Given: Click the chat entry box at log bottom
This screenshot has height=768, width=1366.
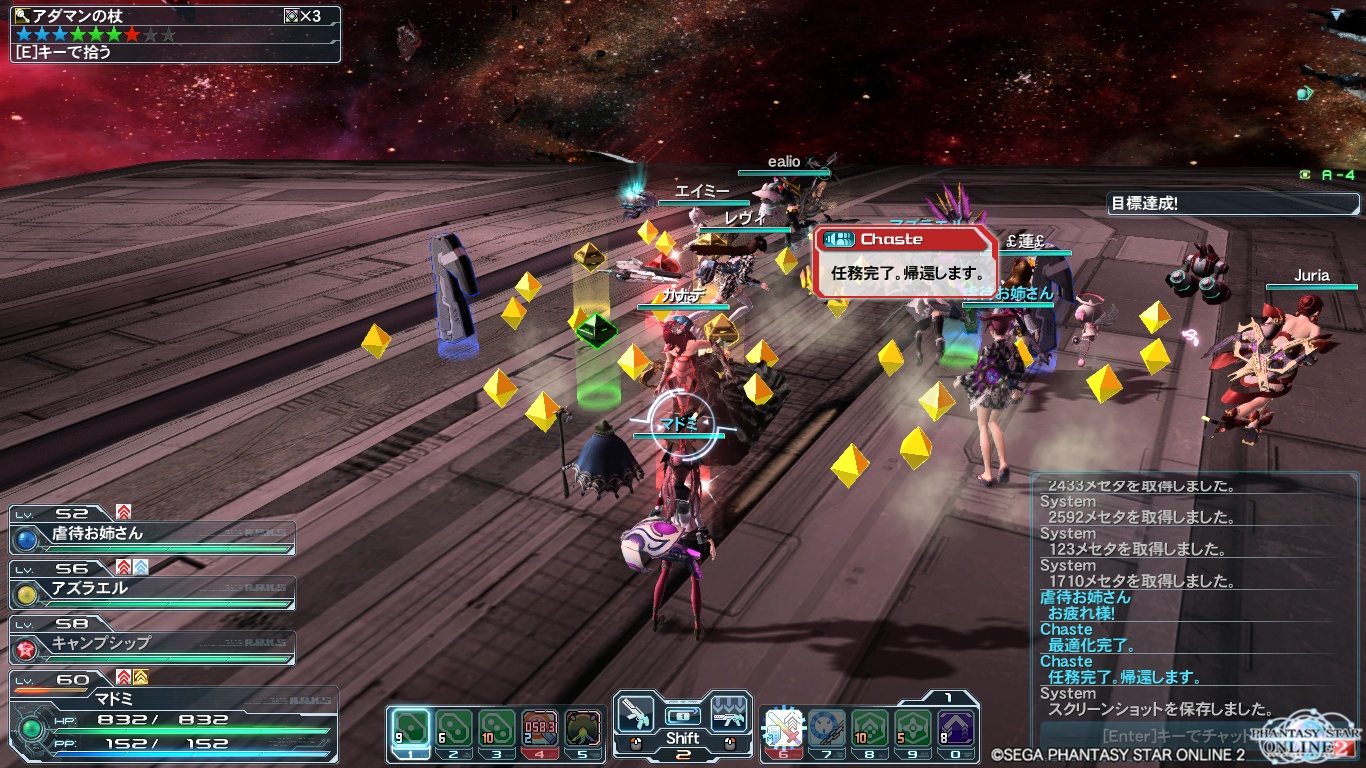Looking at the screenshot, I should [1150, 736].
